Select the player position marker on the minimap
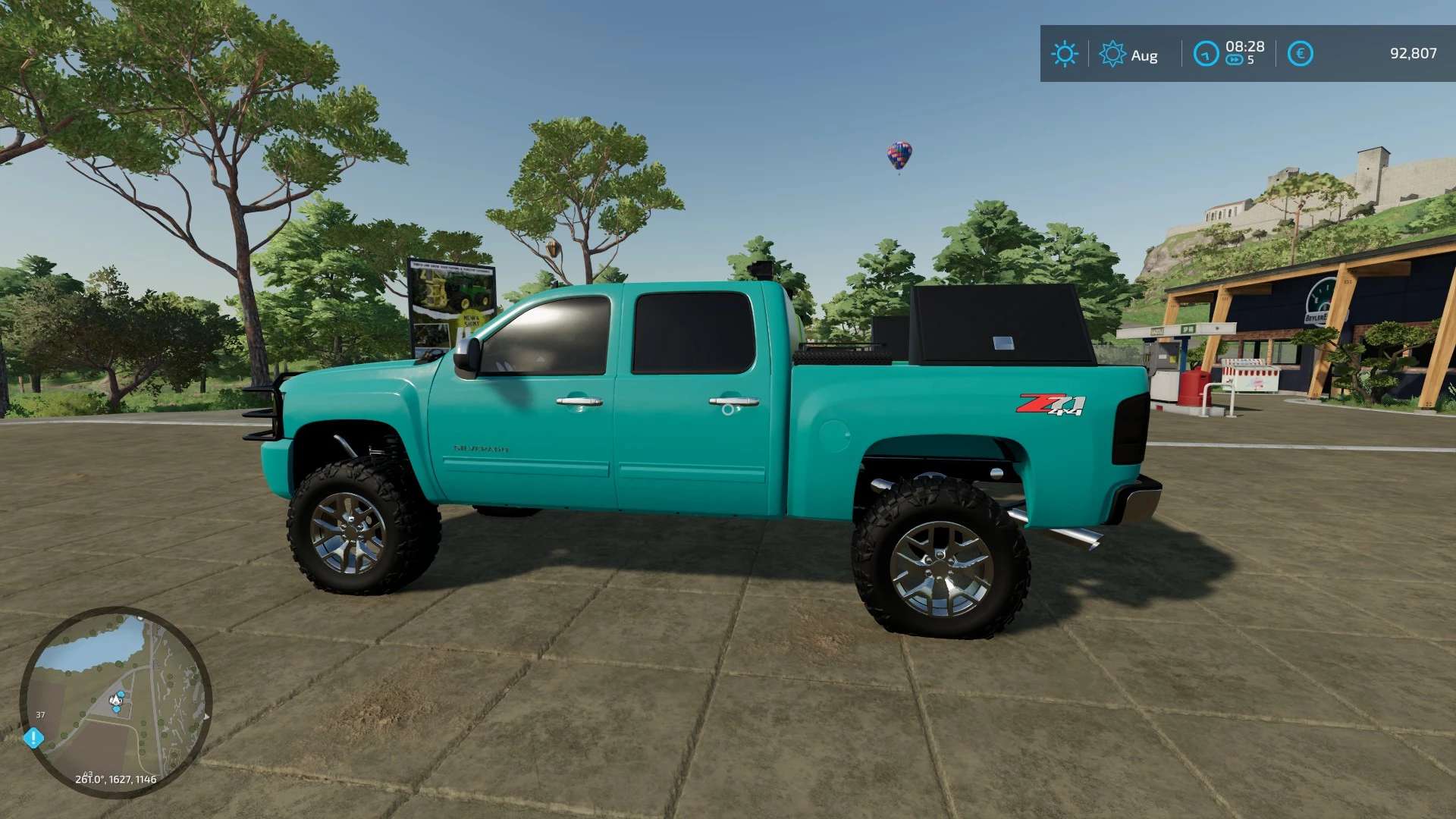Screen dimensions: 1456x819 (x=116, y=700)
